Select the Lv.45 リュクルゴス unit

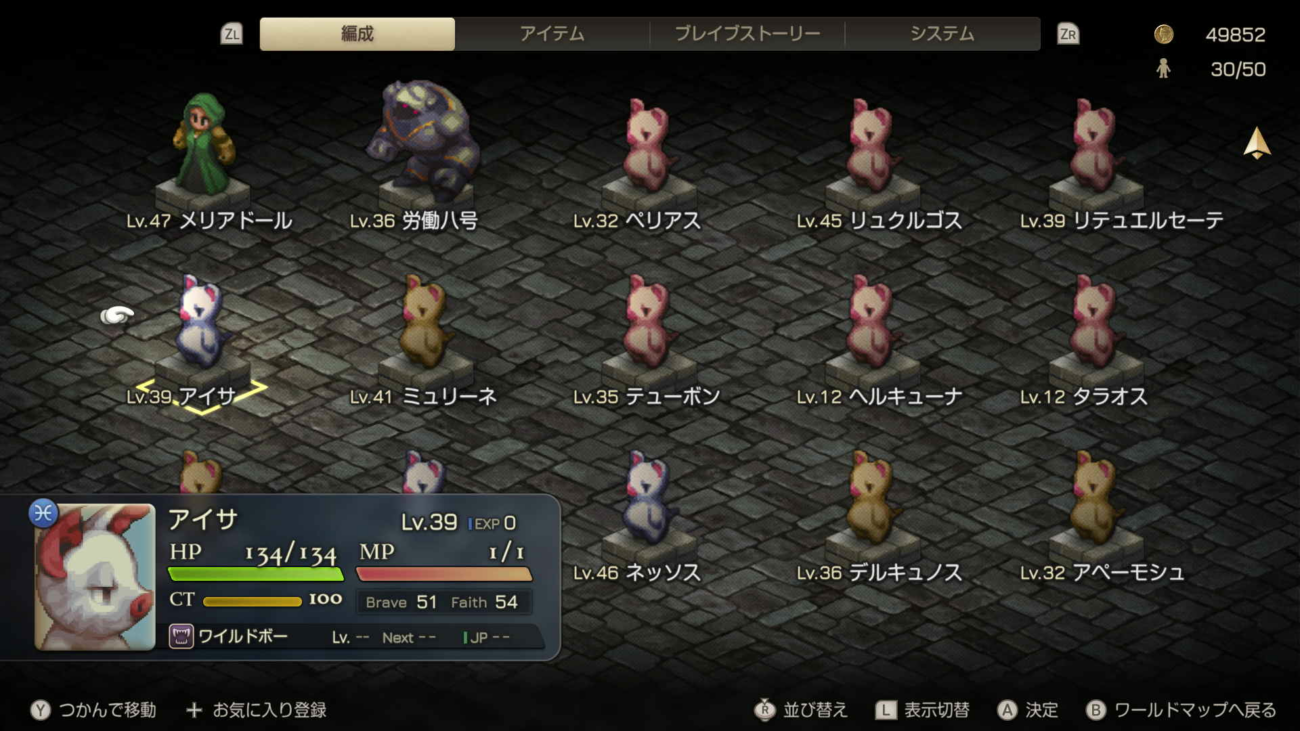tap(872, 150)
